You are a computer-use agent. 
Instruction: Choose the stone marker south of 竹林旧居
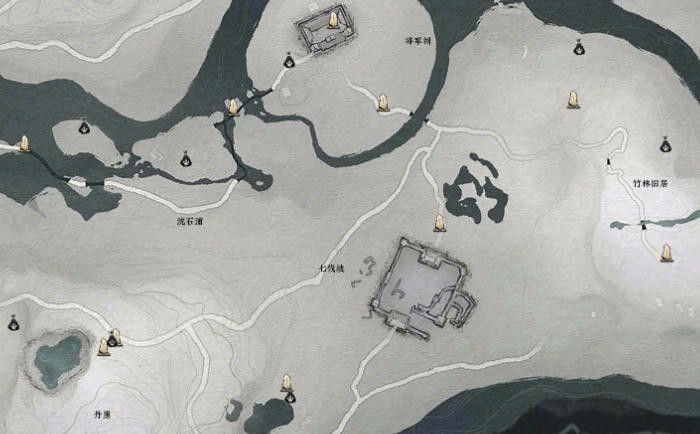tap(665, 252)
